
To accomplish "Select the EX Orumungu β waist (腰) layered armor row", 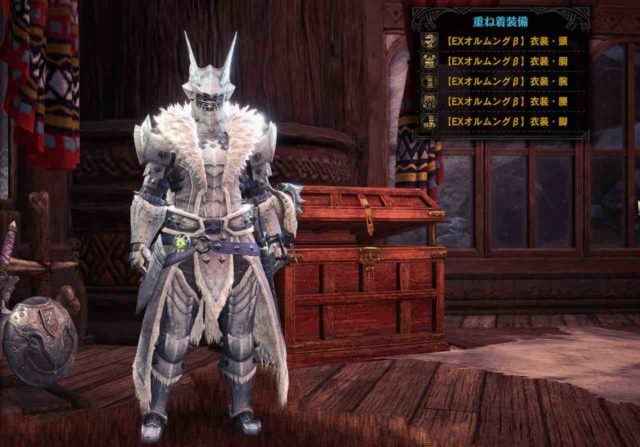I will 500,102.
